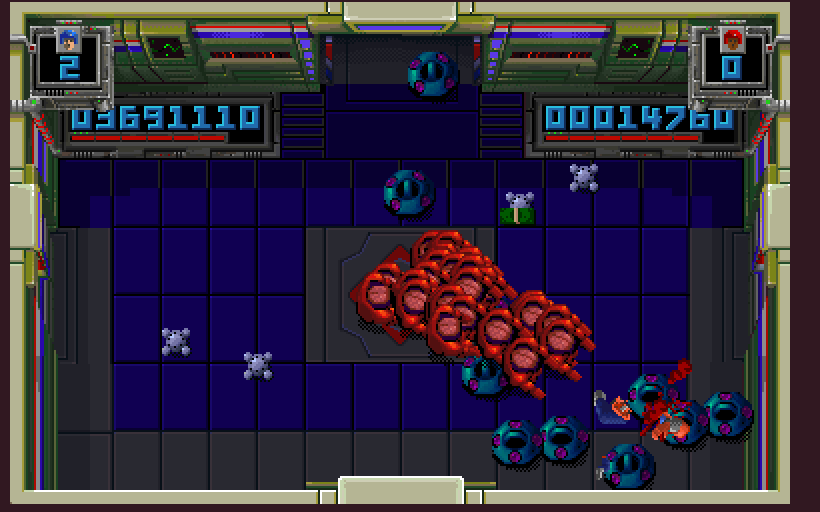
Task: Click player two's red-helmet portrait
Action: click(x=732, y=40)
